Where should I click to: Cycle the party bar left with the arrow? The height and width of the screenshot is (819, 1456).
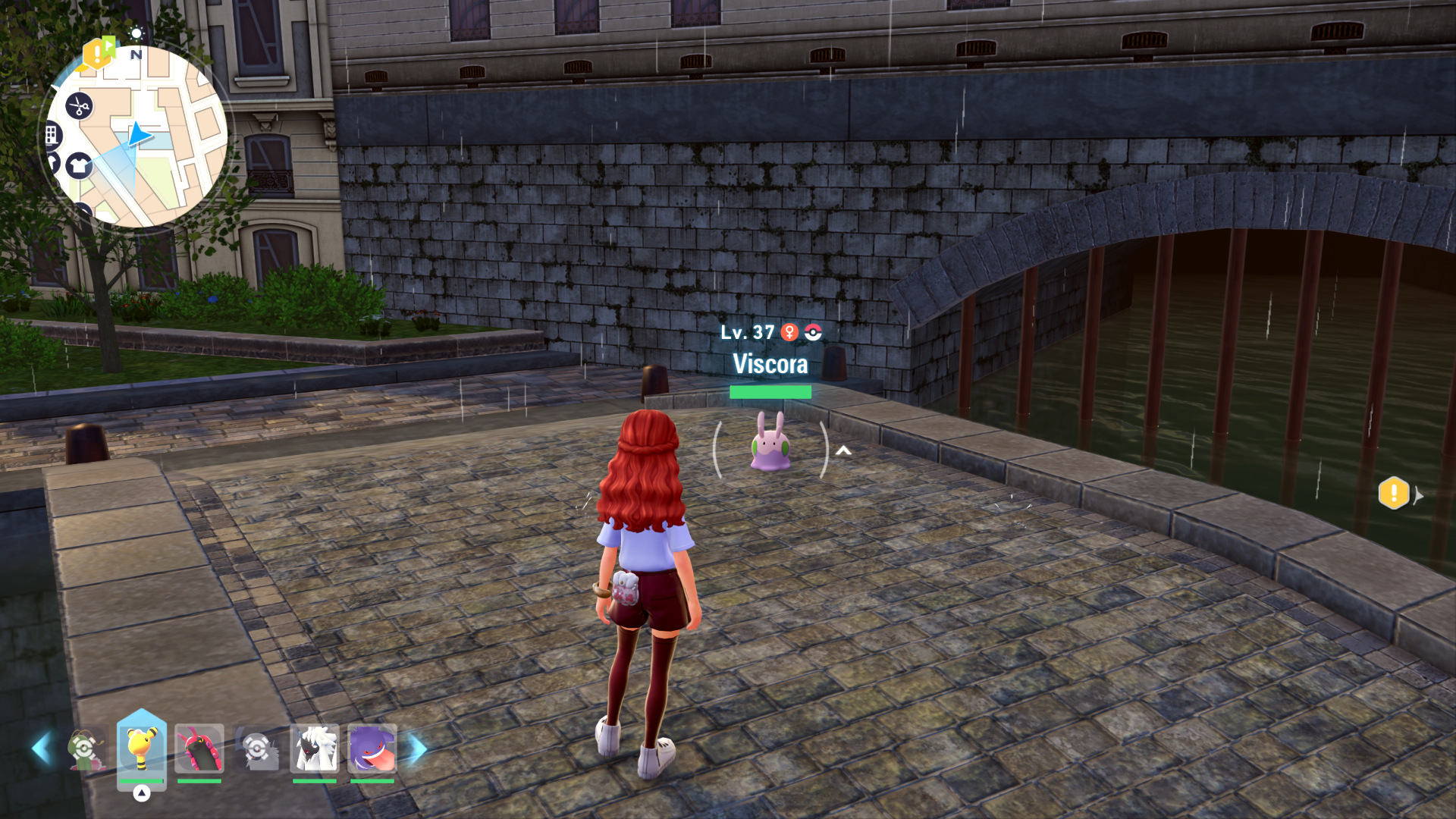pyautogui.click(x=41, y=748)
